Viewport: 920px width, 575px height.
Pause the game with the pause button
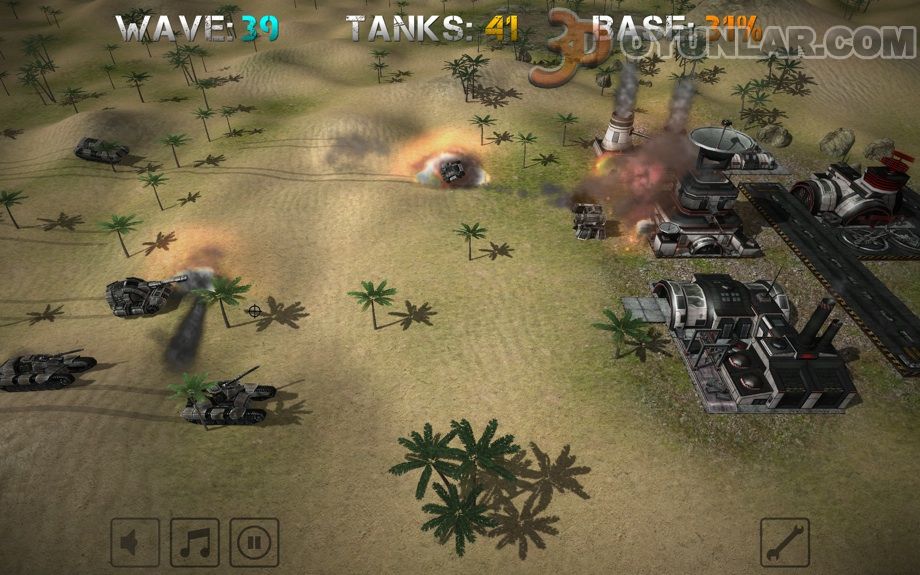254,543
